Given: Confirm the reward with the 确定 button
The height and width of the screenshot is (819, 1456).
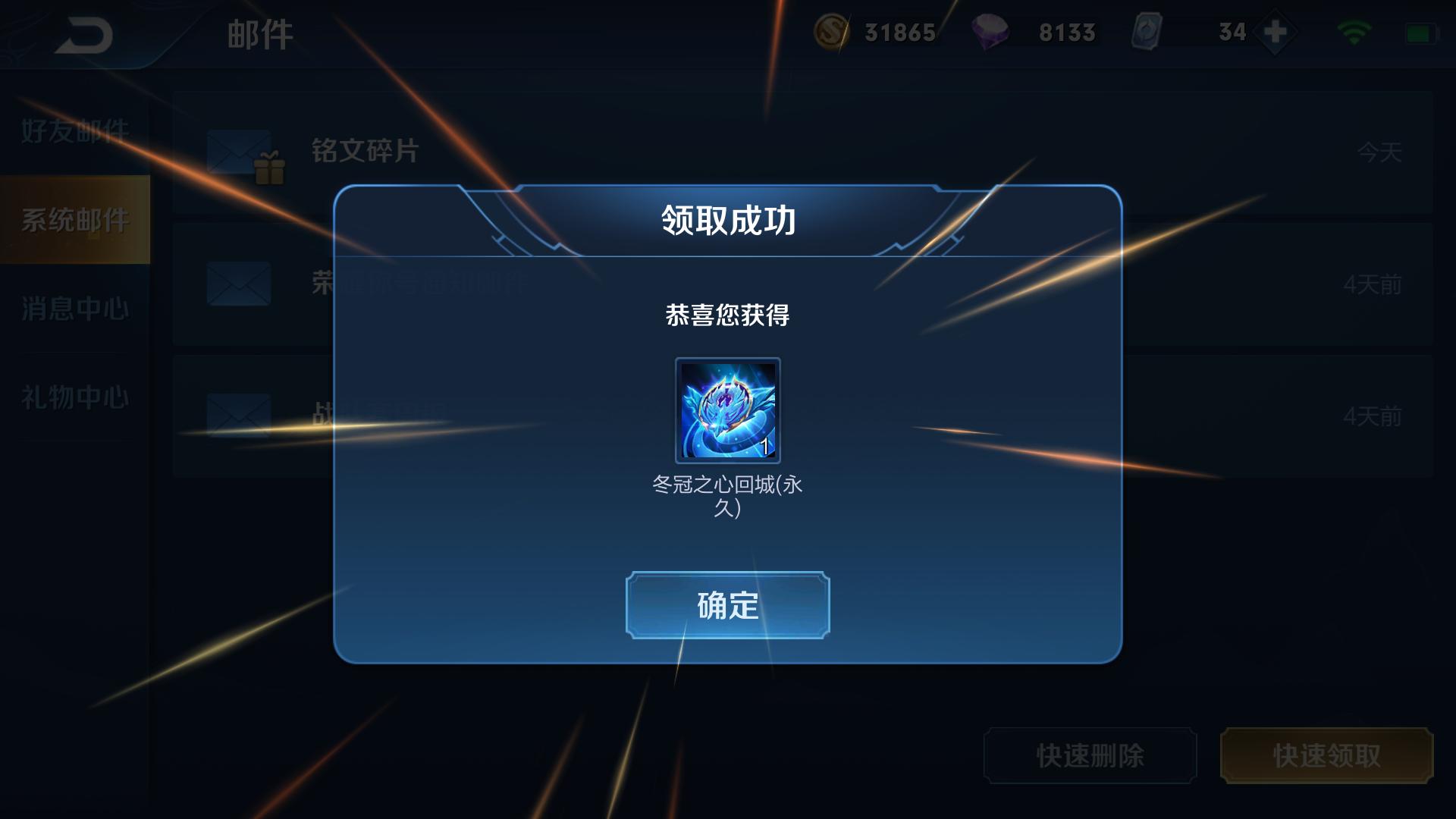Looking at the screenshot, I should coord(727,604).
